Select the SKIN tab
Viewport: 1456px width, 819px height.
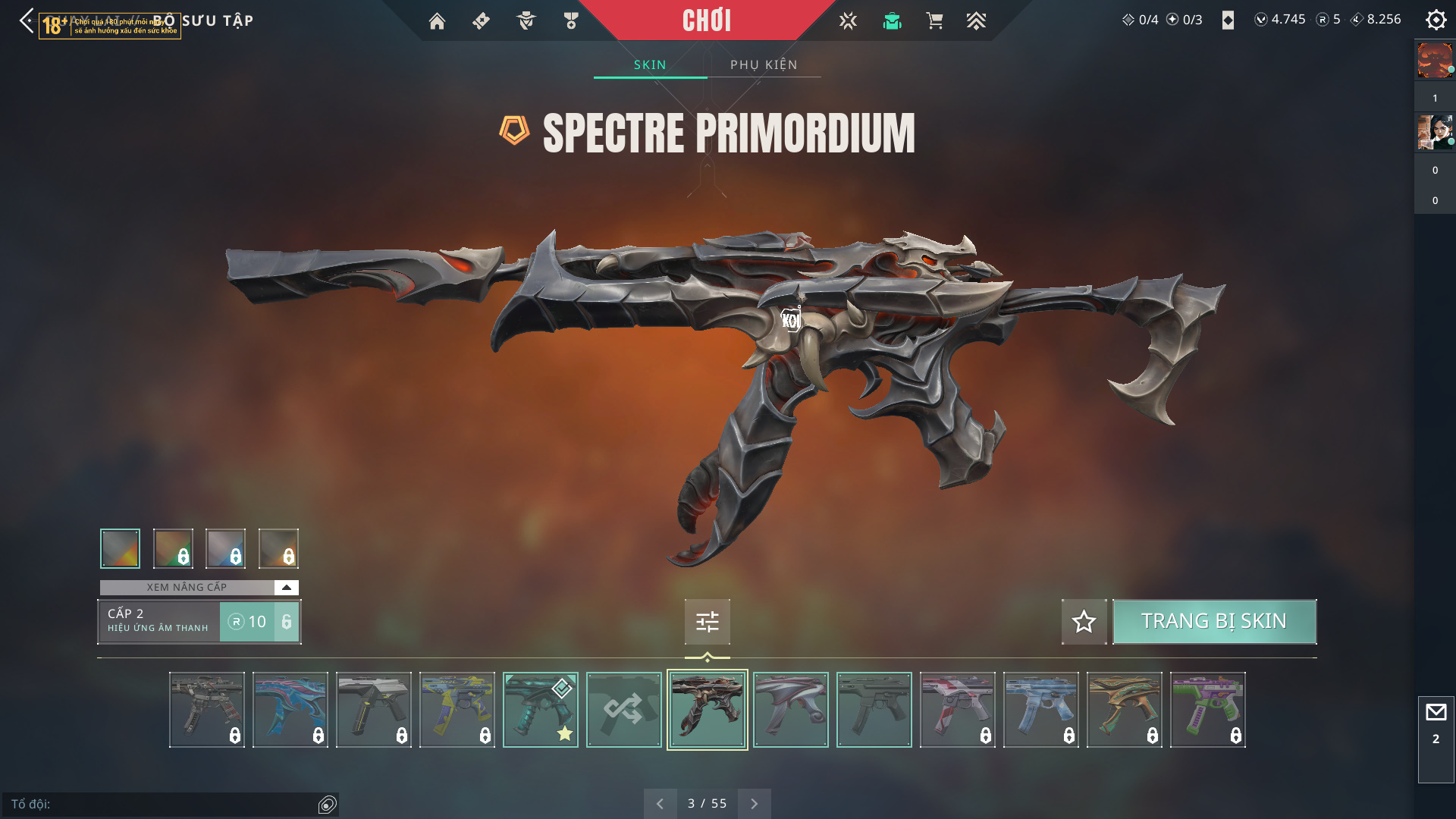pyautogui.click(x=650, y=64)
